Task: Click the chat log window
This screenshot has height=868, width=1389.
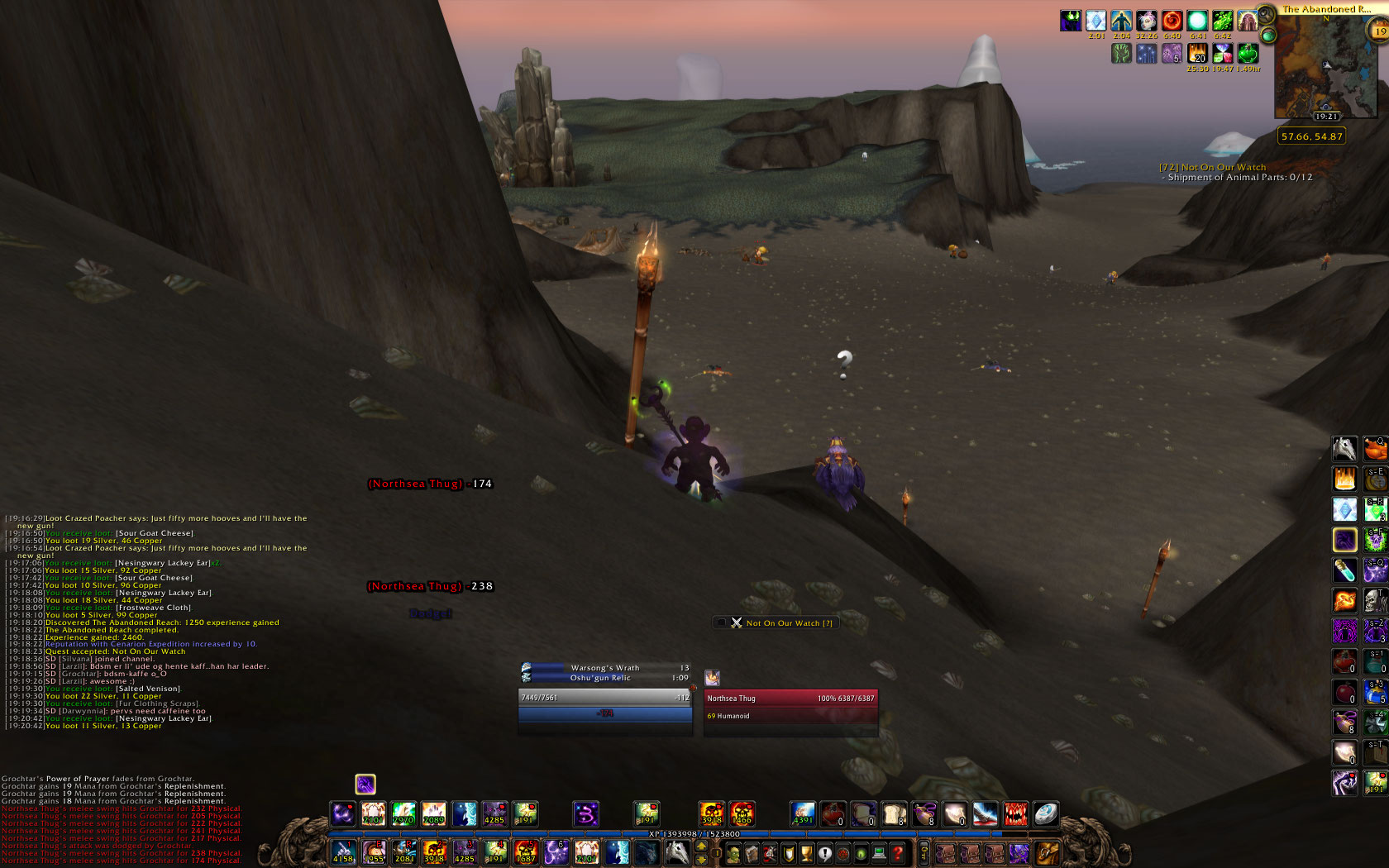Action: (x=157, y=622)
